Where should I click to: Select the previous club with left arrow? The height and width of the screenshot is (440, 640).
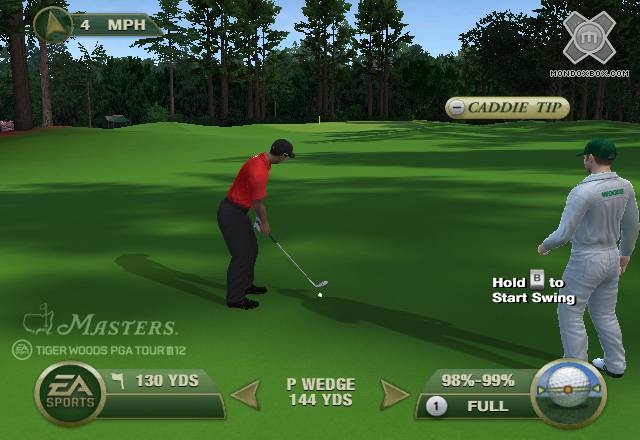(245, 394)
